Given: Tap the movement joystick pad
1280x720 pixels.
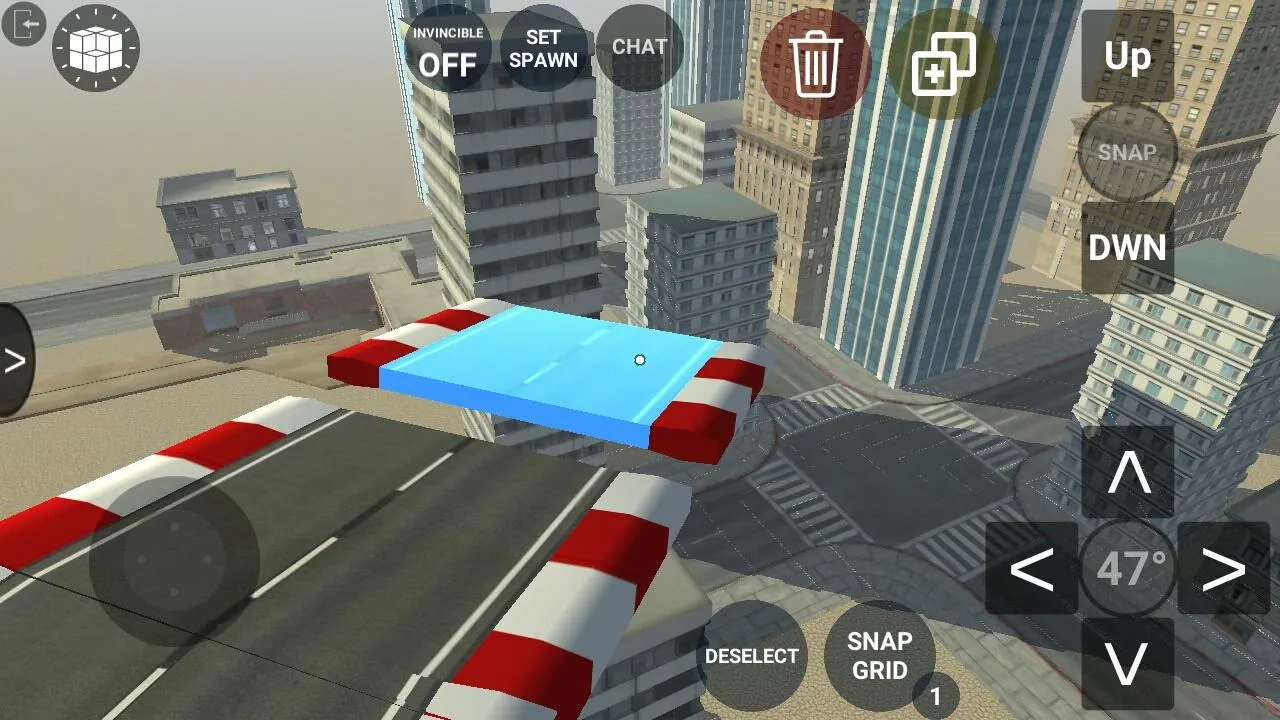Looking at the screenshot, I should click(x=175, y=560).
